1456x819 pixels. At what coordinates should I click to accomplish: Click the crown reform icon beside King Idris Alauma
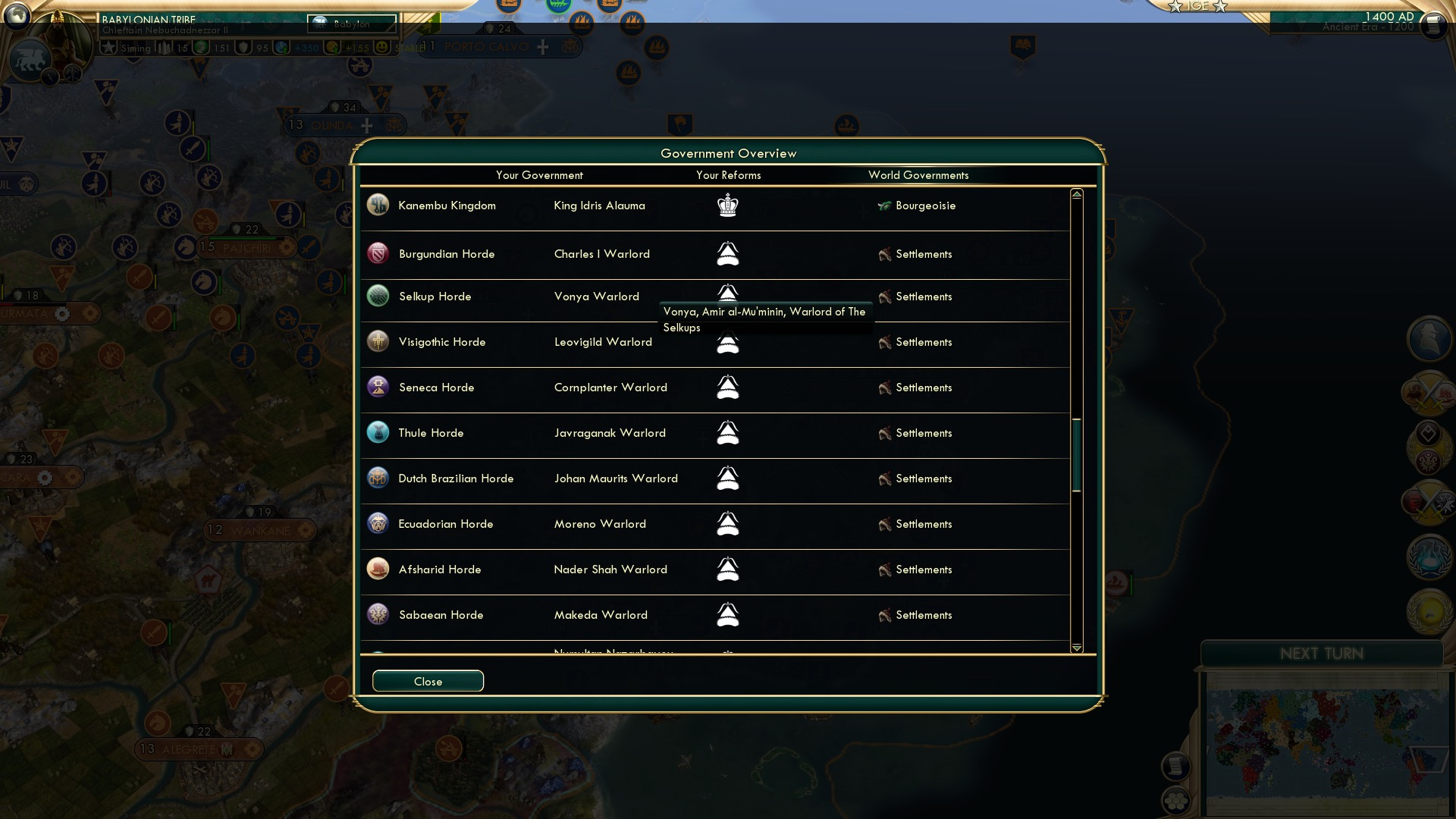pos(726,205)
